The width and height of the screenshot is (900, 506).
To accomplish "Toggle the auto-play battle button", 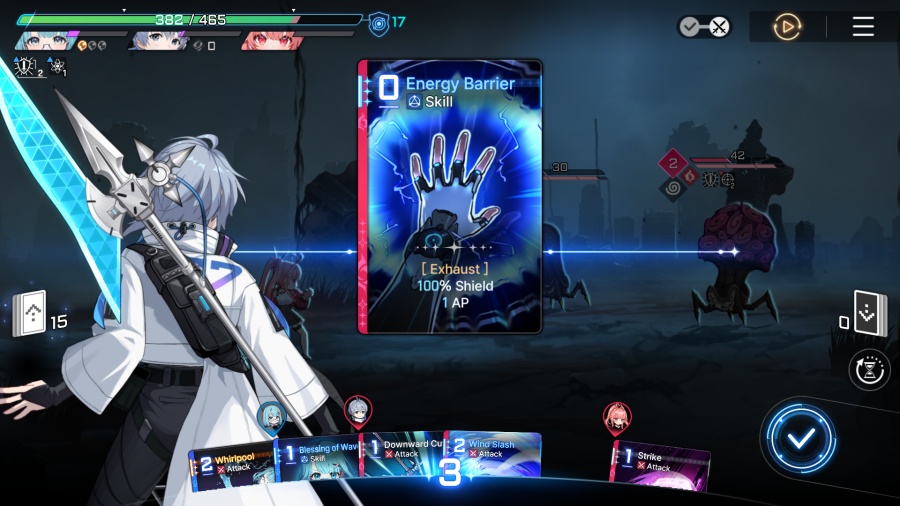I will pos(787,27).
